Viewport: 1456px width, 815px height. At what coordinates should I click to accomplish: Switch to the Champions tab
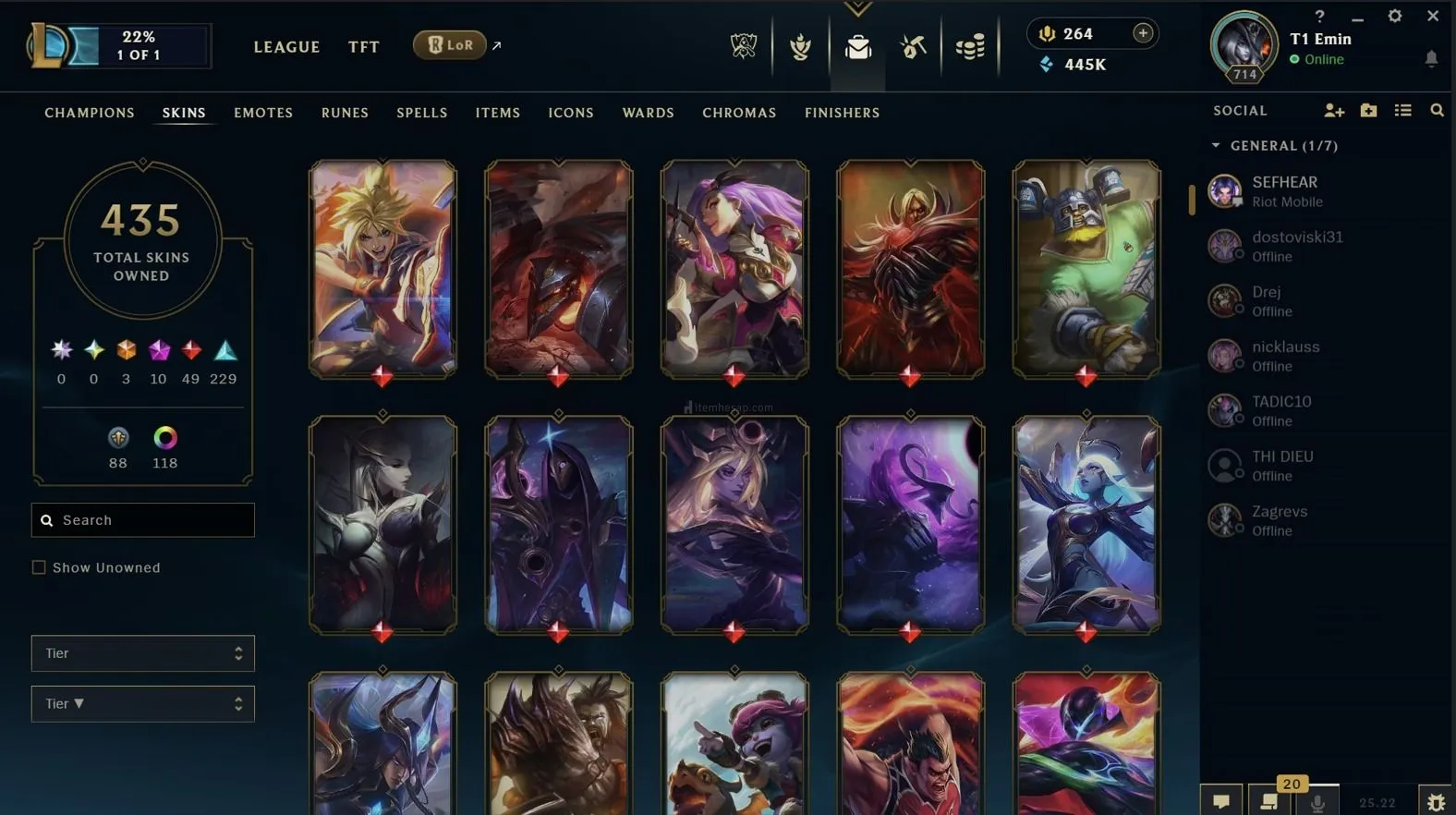90,113
